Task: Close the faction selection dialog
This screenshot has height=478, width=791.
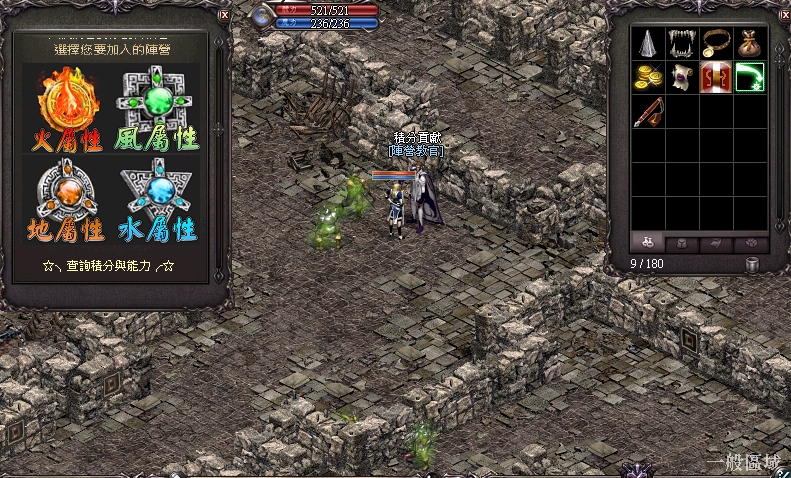Action: 223,16
